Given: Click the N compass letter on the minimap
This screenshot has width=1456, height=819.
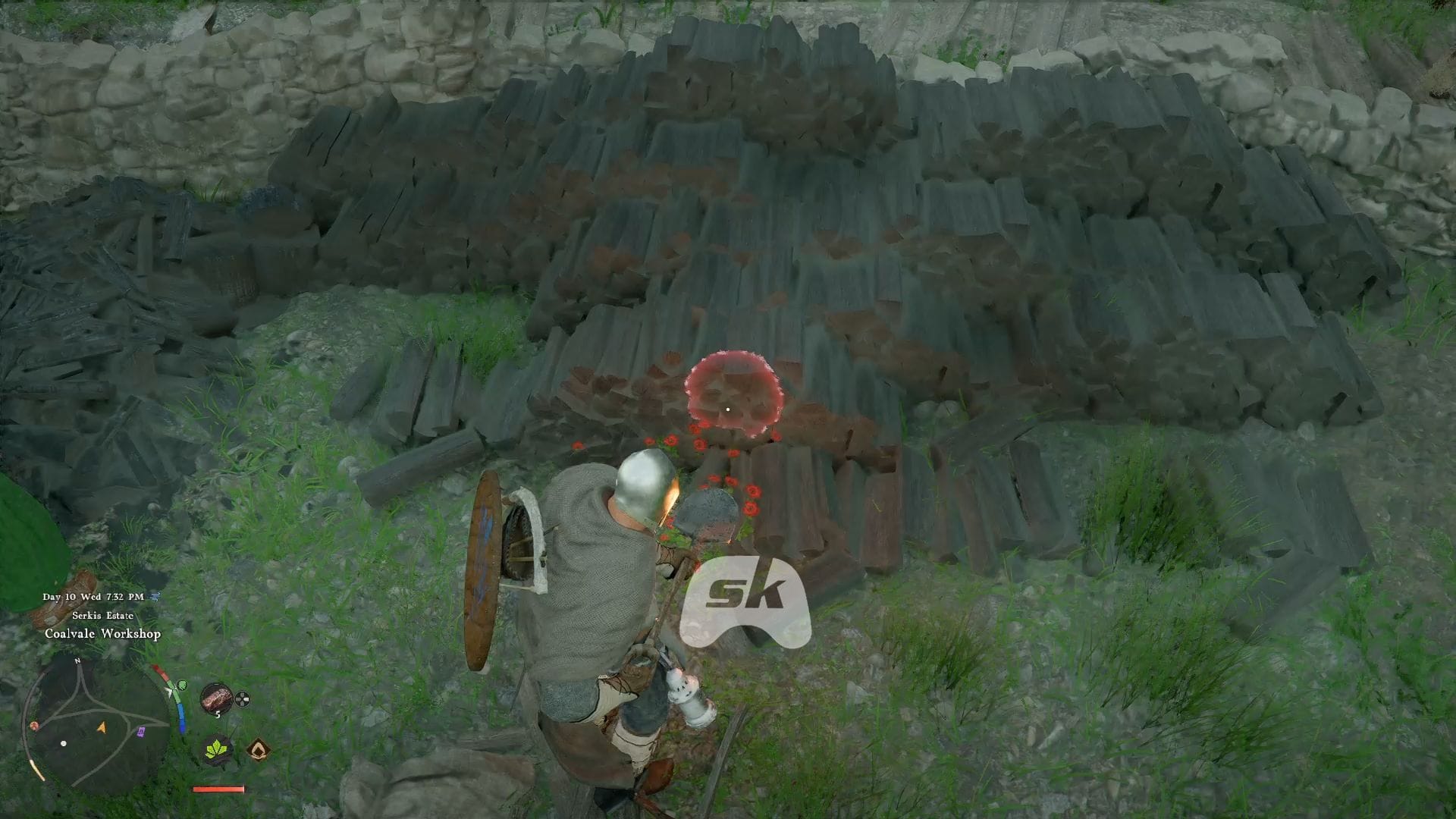Looking at the screenshot, I should (x=77, y=661).
